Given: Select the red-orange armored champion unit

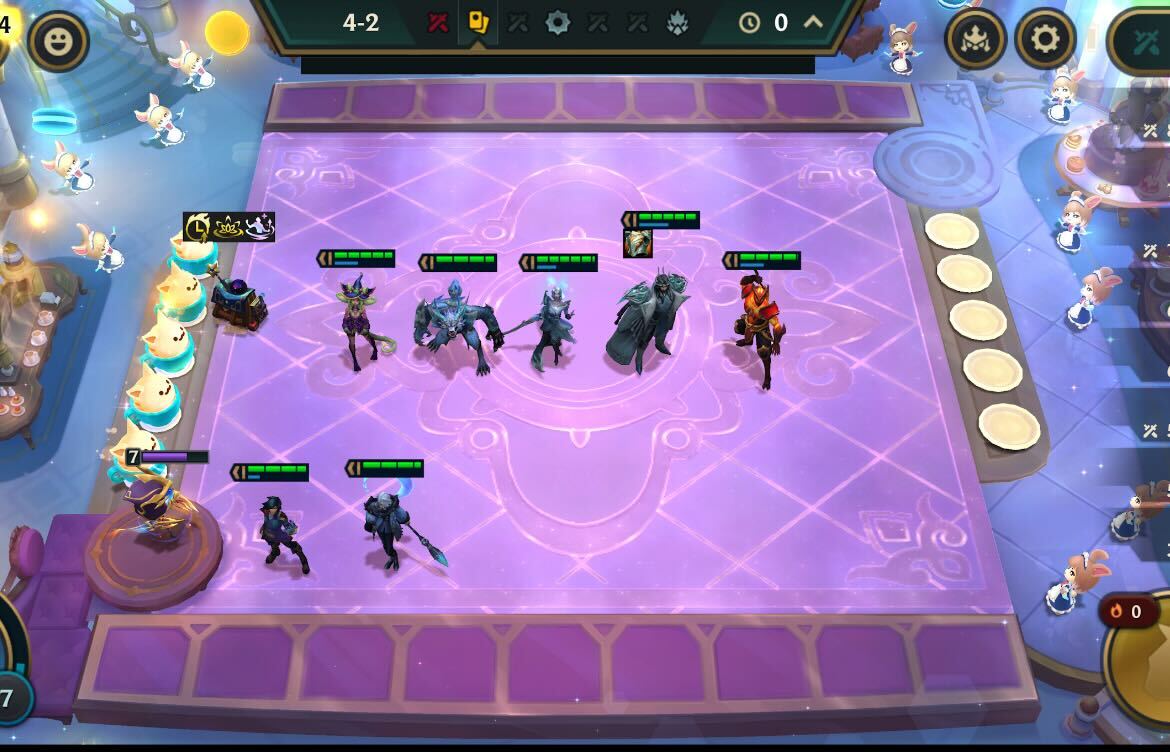Looking at the screenshot, I should pos(758,325).
